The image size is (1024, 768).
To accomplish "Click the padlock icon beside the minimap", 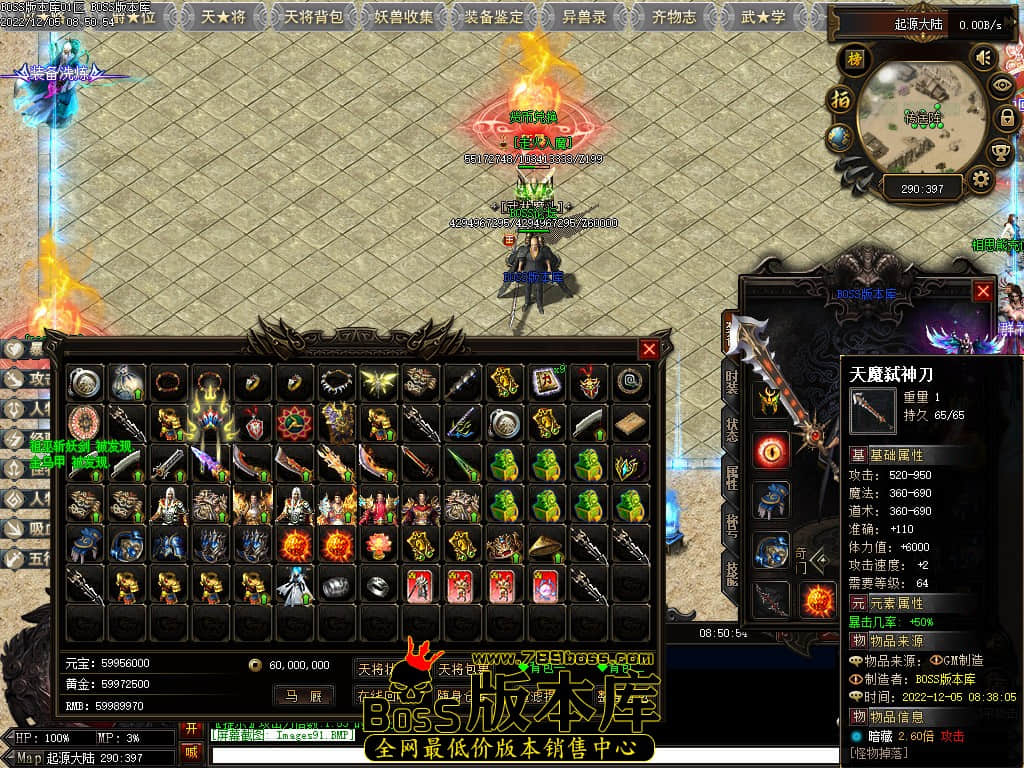I will (x=1007, y=118).
